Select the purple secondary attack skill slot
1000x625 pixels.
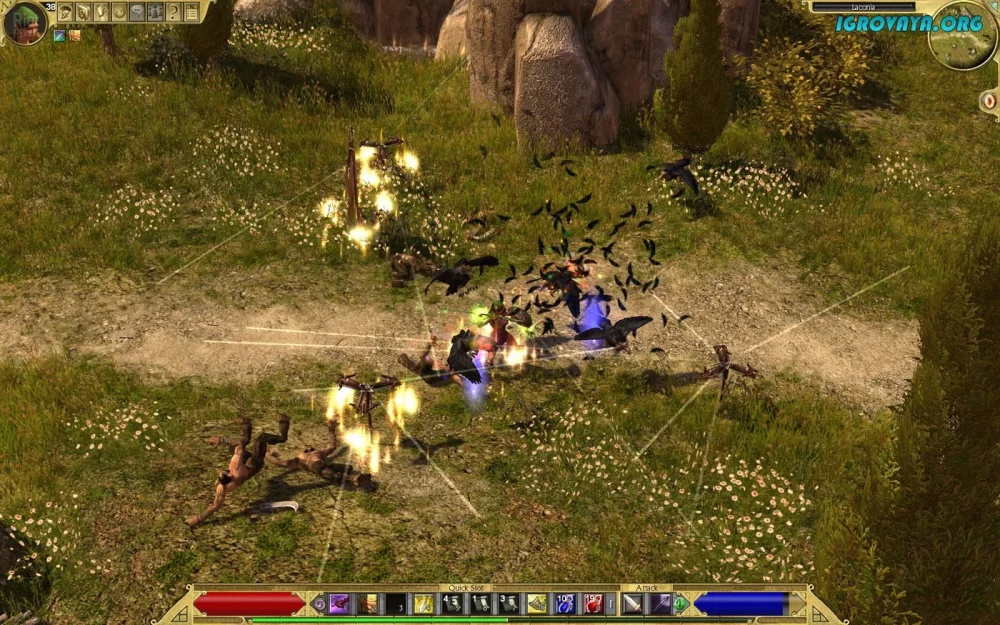[660, 603]
